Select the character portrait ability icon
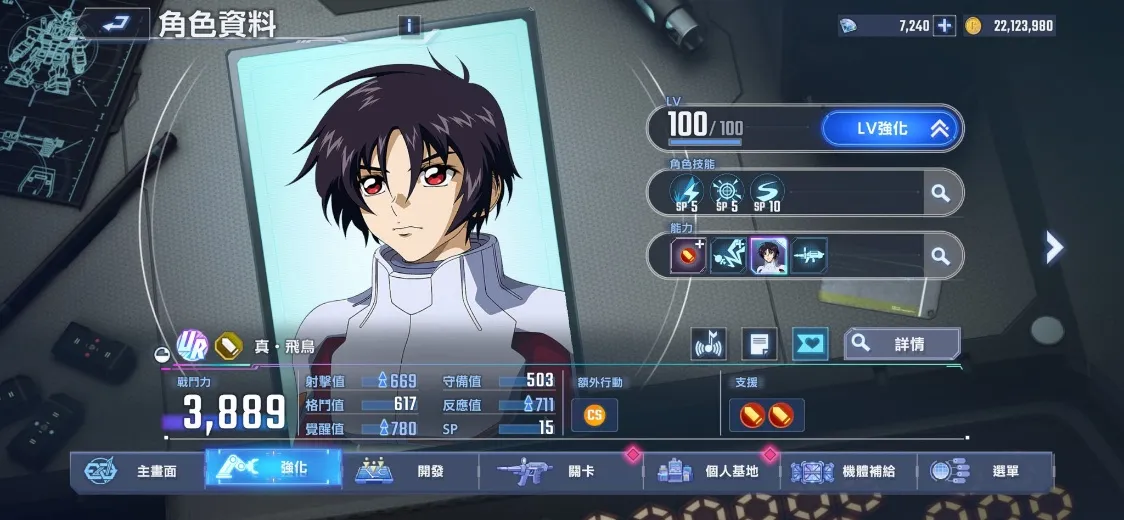 pyautogui.click(x=769, y=256)
